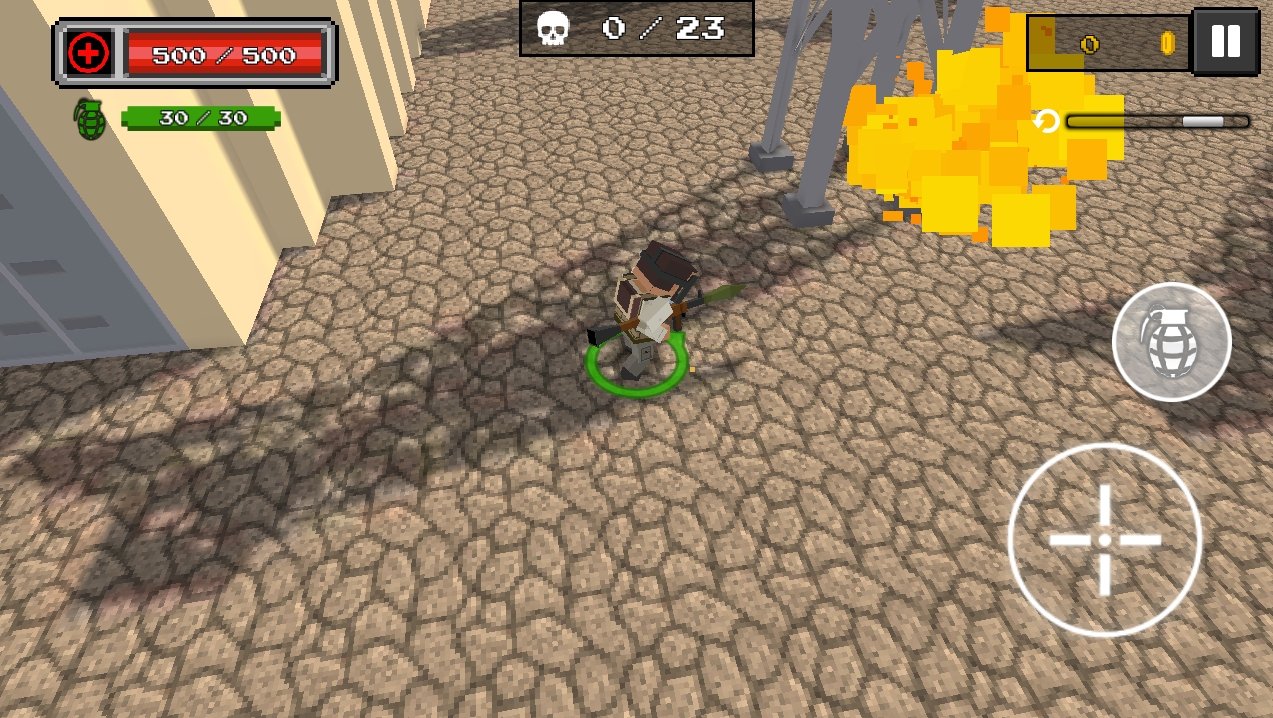Fire weapon using the crosshair button
The width and height of the screenshot is (1273, 718).
[1104, 539]
